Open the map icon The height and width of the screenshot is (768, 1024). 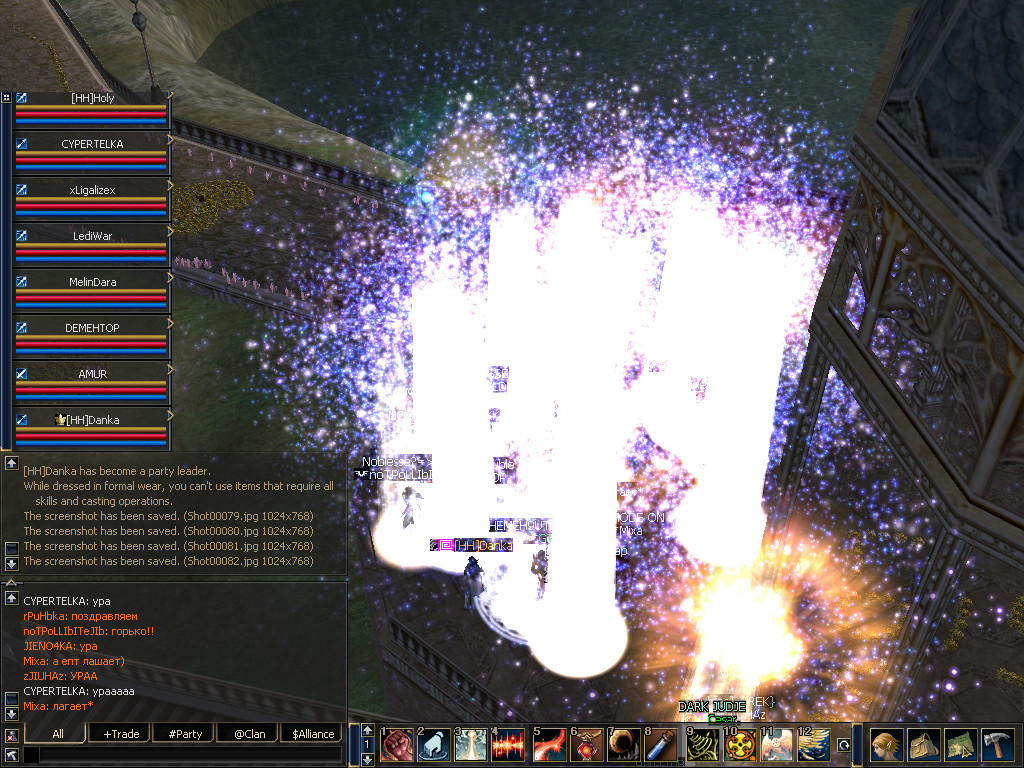(x=960, y=745)
